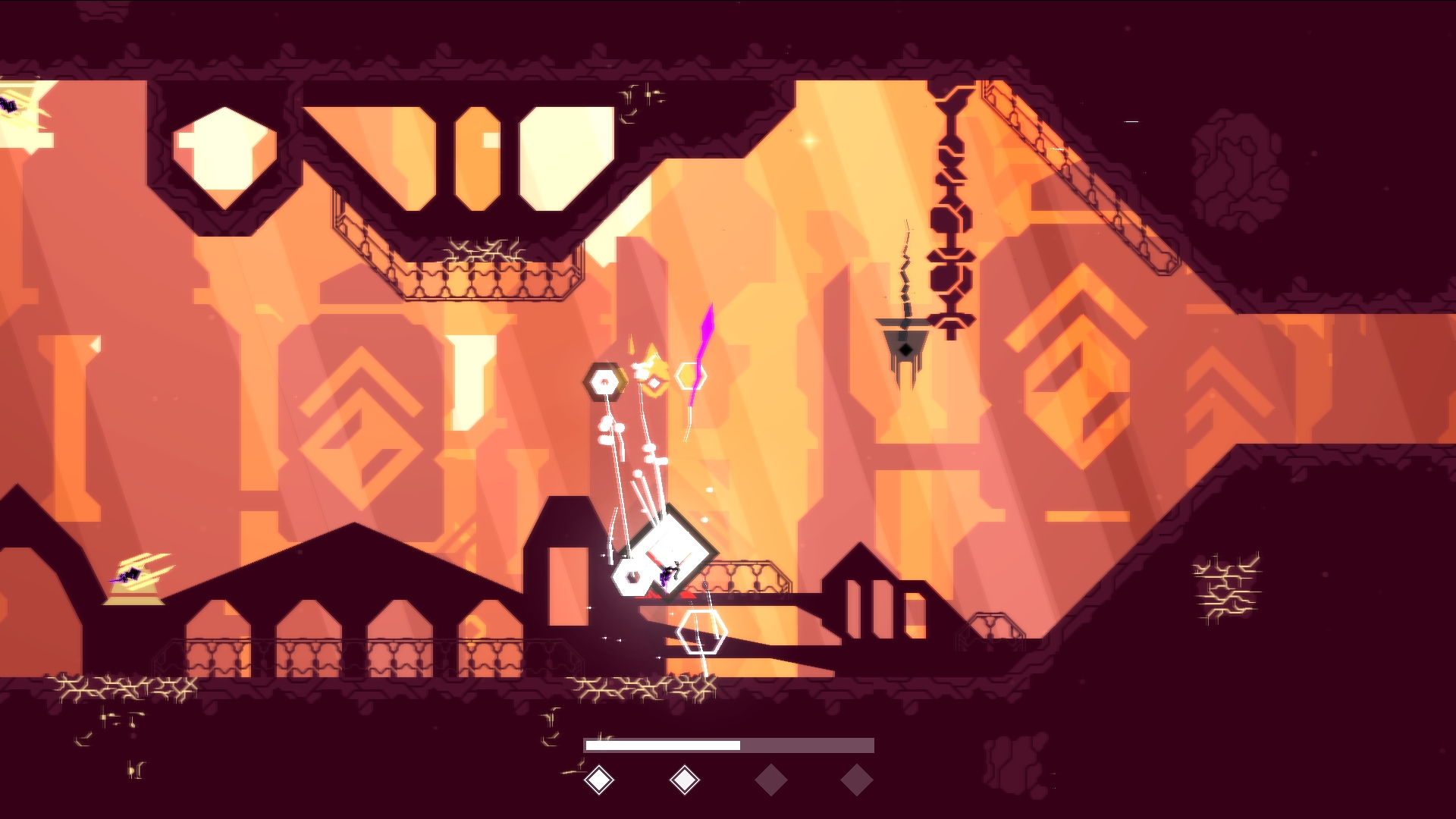Expand the hanging chain structure on the right
This screenshot has height=819, width=1456.
pos(950,212)
